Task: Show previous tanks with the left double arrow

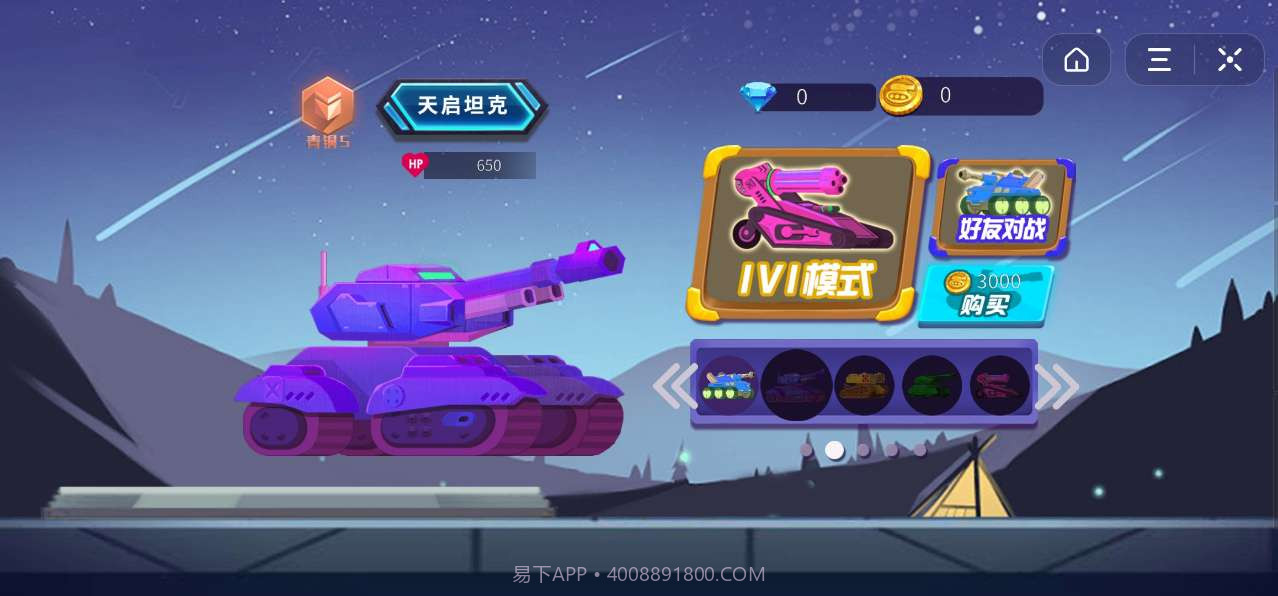Action: tap(675, 386)
